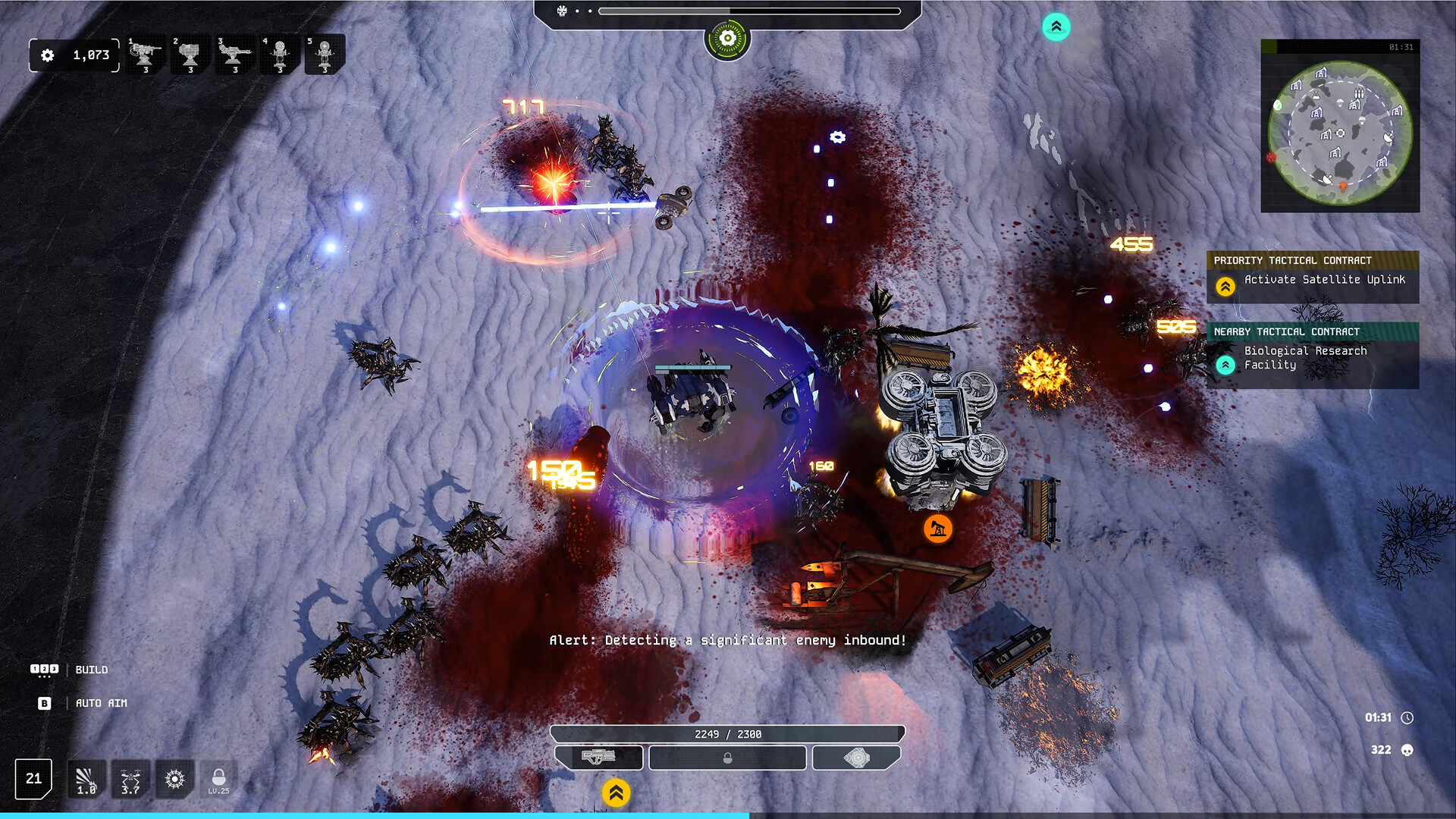The image size is (1456, 819).
Task: Select the machine gun turret in build slot 1
Action: (145, 55)
